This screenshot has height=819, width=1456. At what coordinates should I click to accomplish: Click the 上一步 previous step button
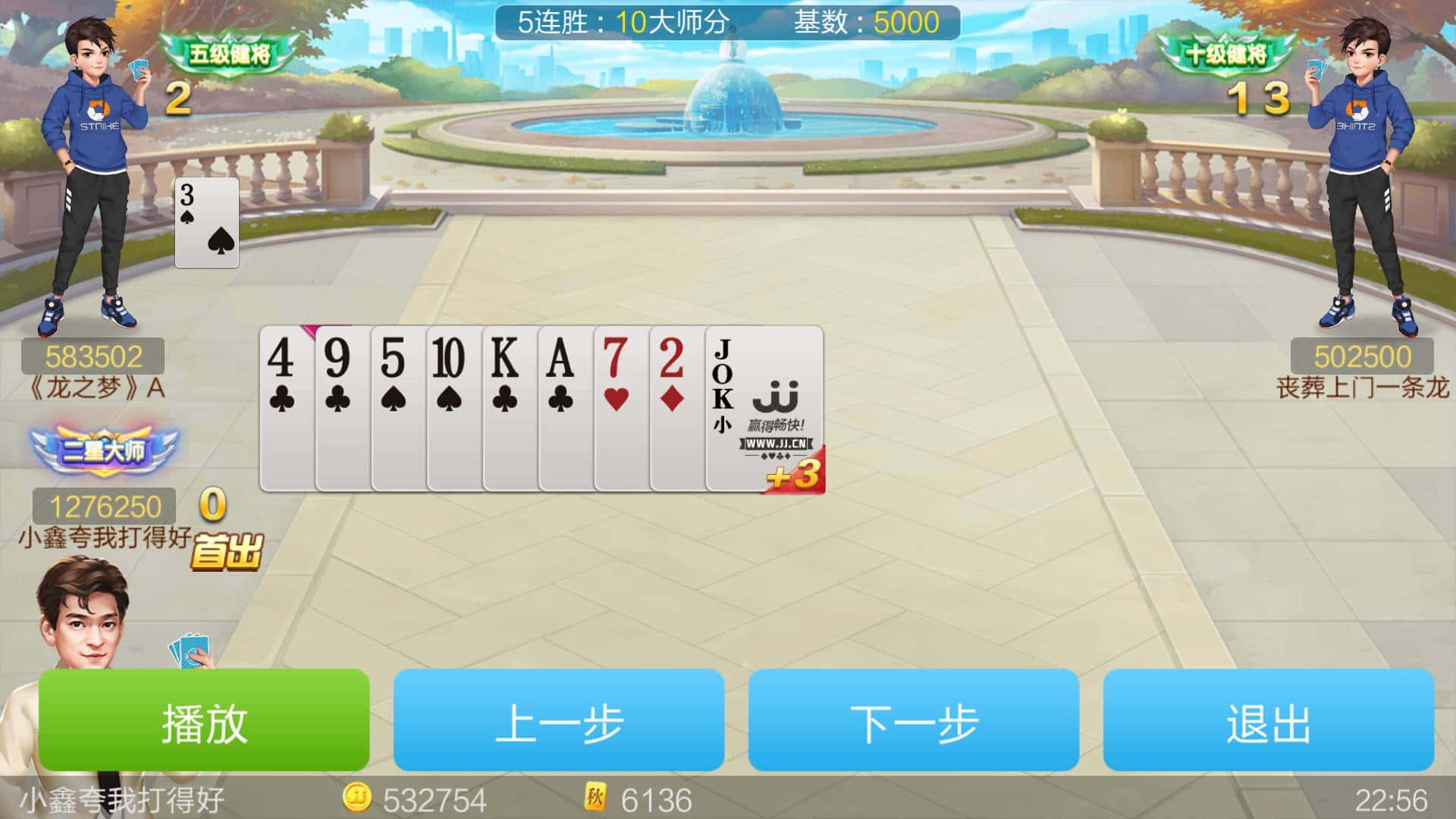[x=561, y=723]
